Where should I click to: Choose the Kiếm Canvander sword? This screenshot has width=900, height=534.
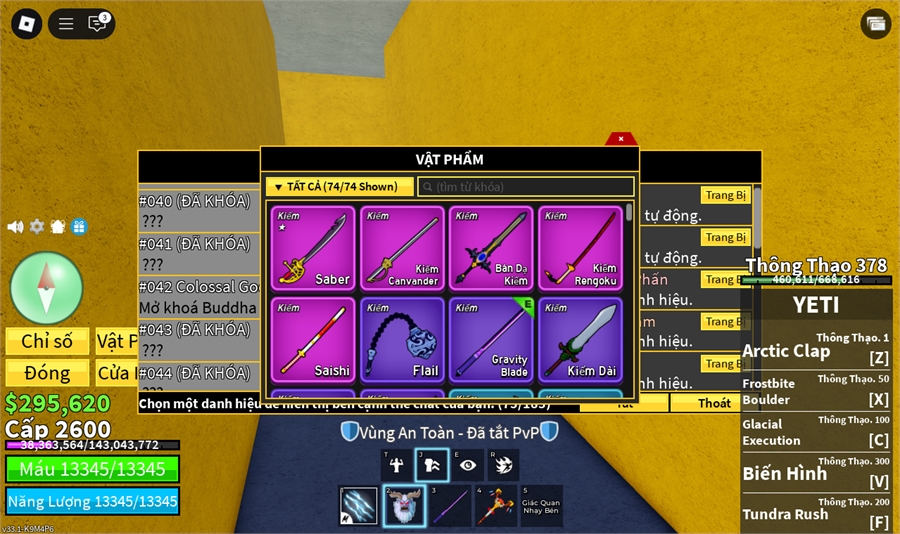click(x=402, y=248)
